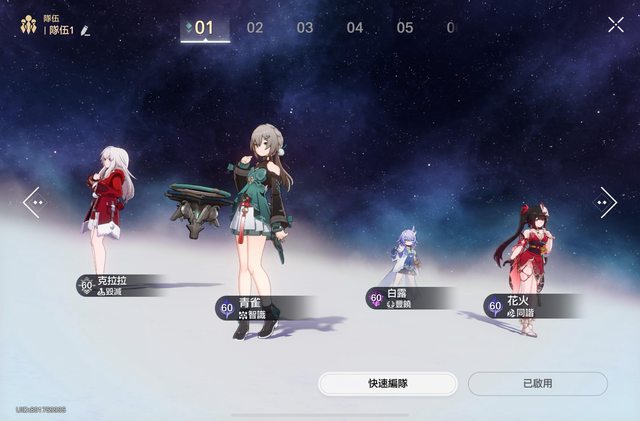This screenshot has width=640, height=421.
Task: Rename the team with the pencil icon
Action: tap(86, 31)
